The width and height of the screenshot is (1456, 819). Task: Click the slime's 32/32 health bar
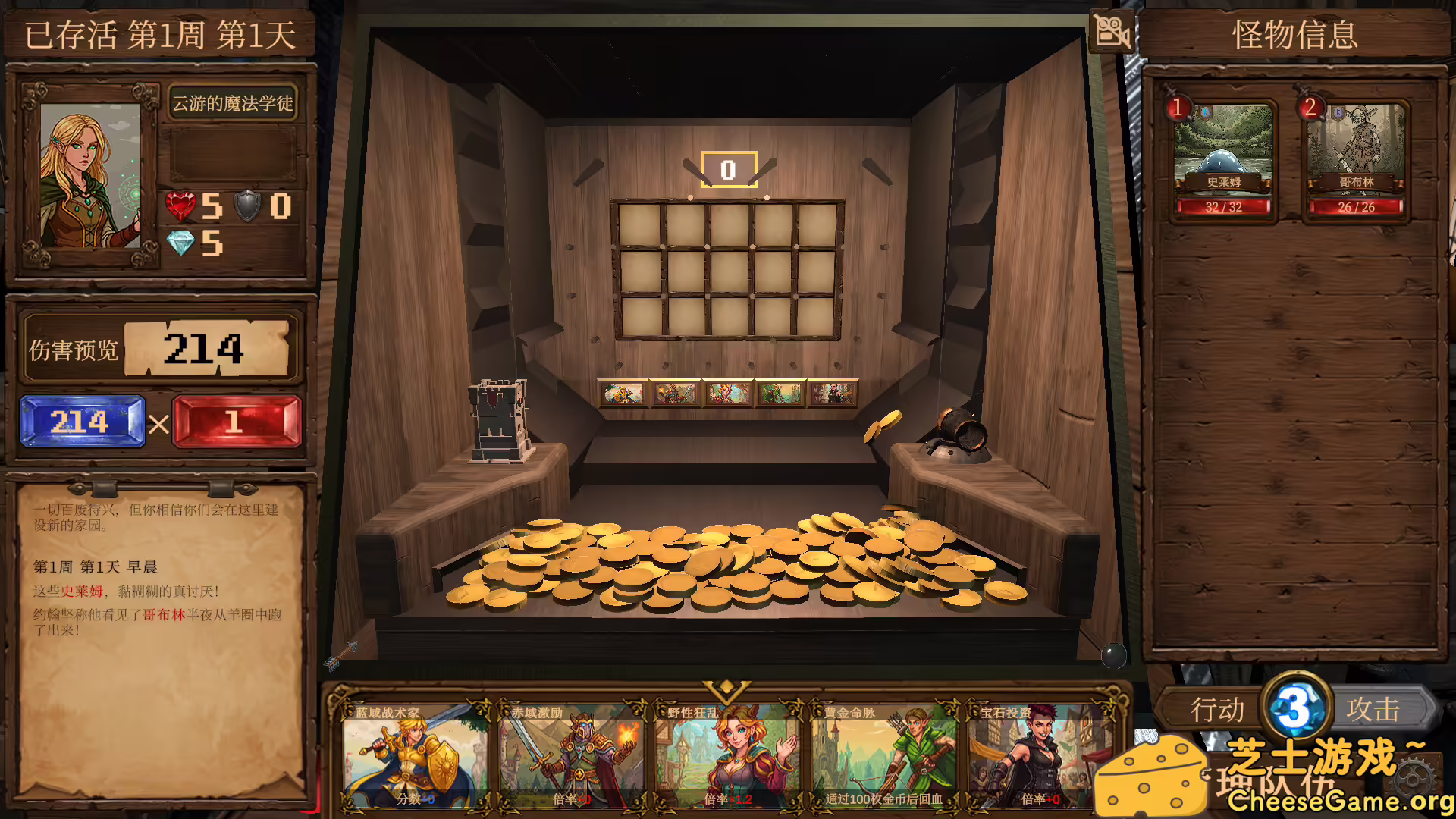pos(1225,208)
